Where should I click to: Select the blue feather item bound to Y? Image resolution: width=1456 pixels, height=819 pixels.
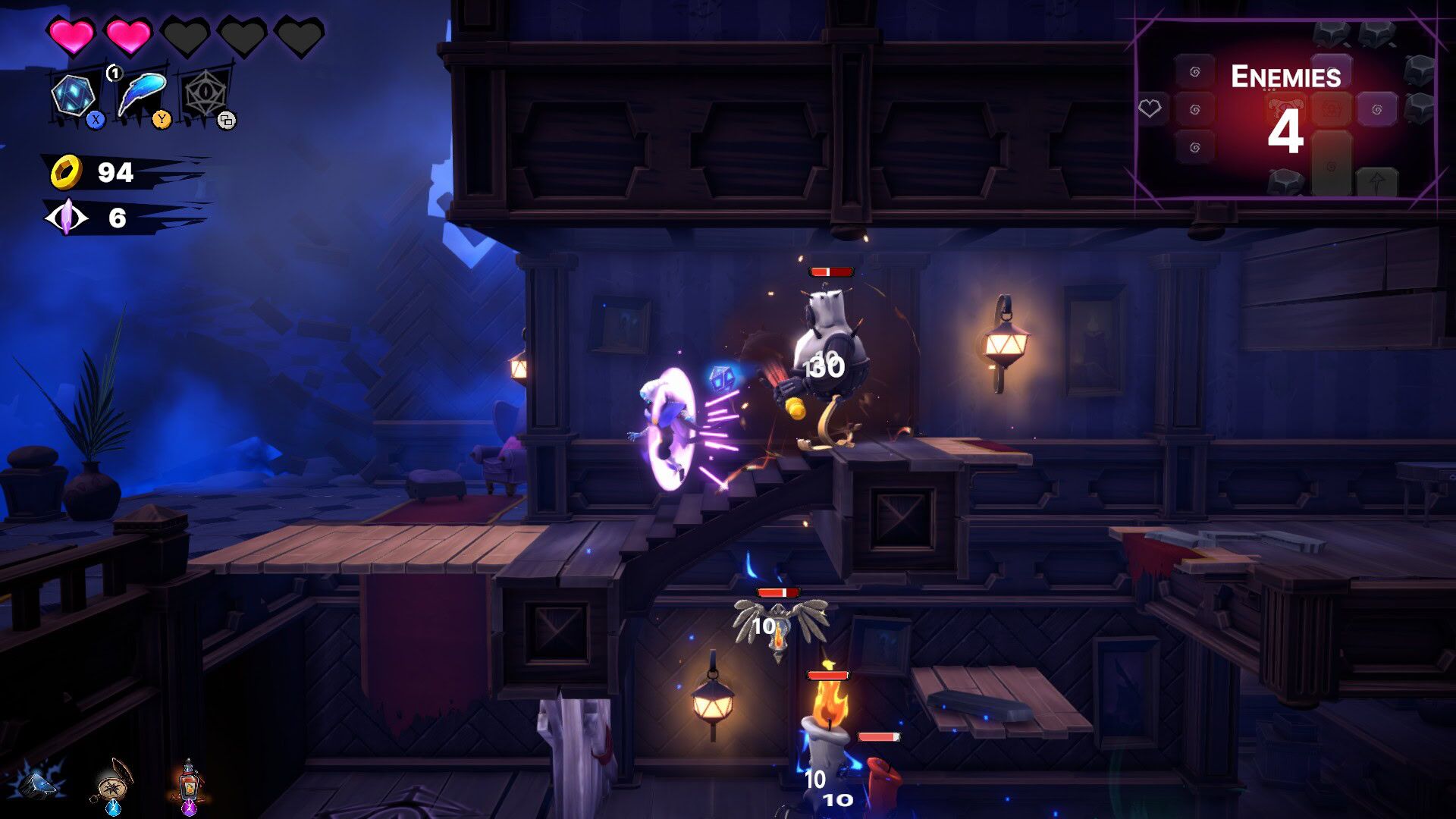click(144, 95)
